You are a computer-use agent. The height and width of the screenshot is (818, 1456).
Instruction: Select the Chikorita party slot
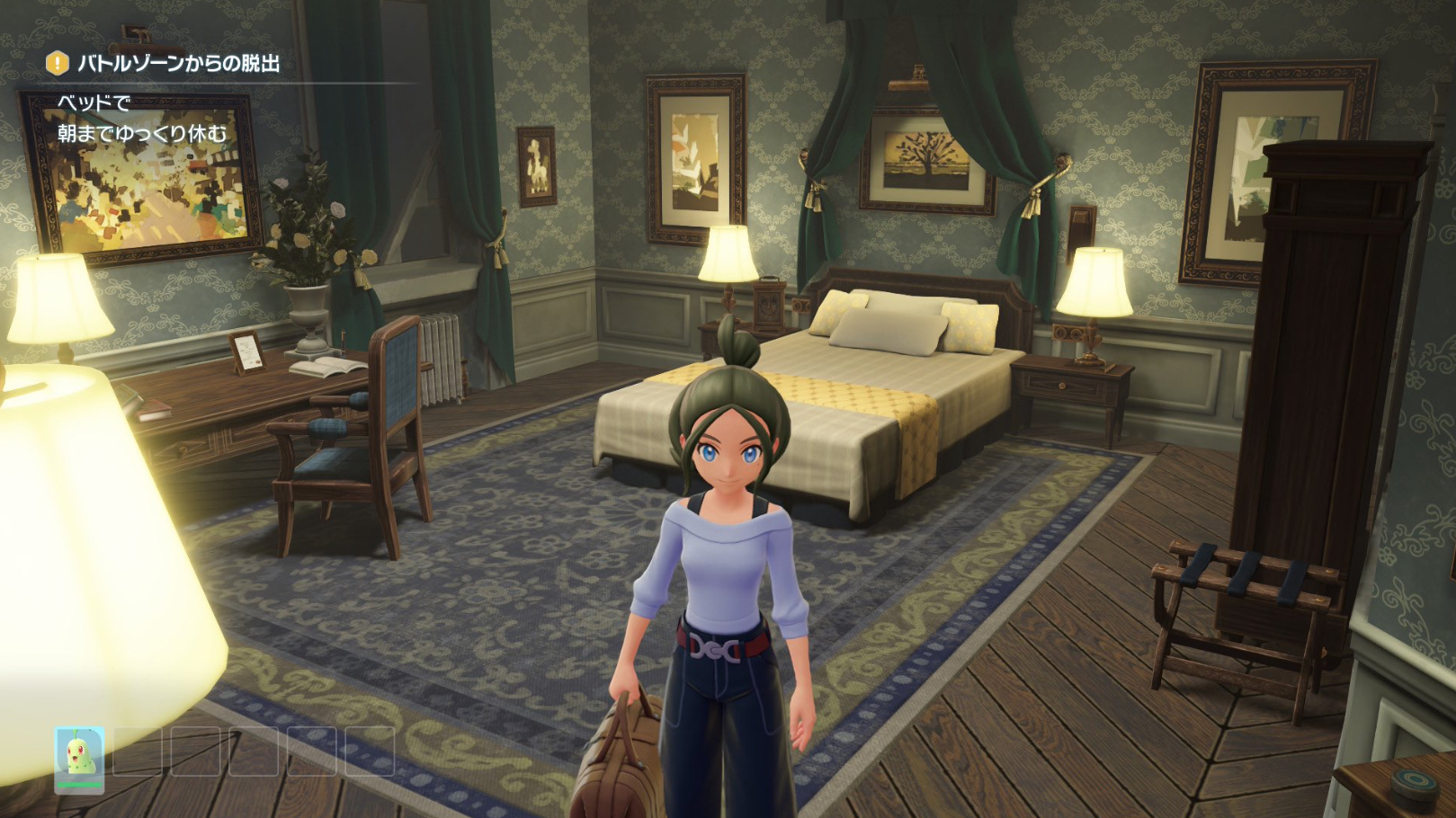(80, 758)
